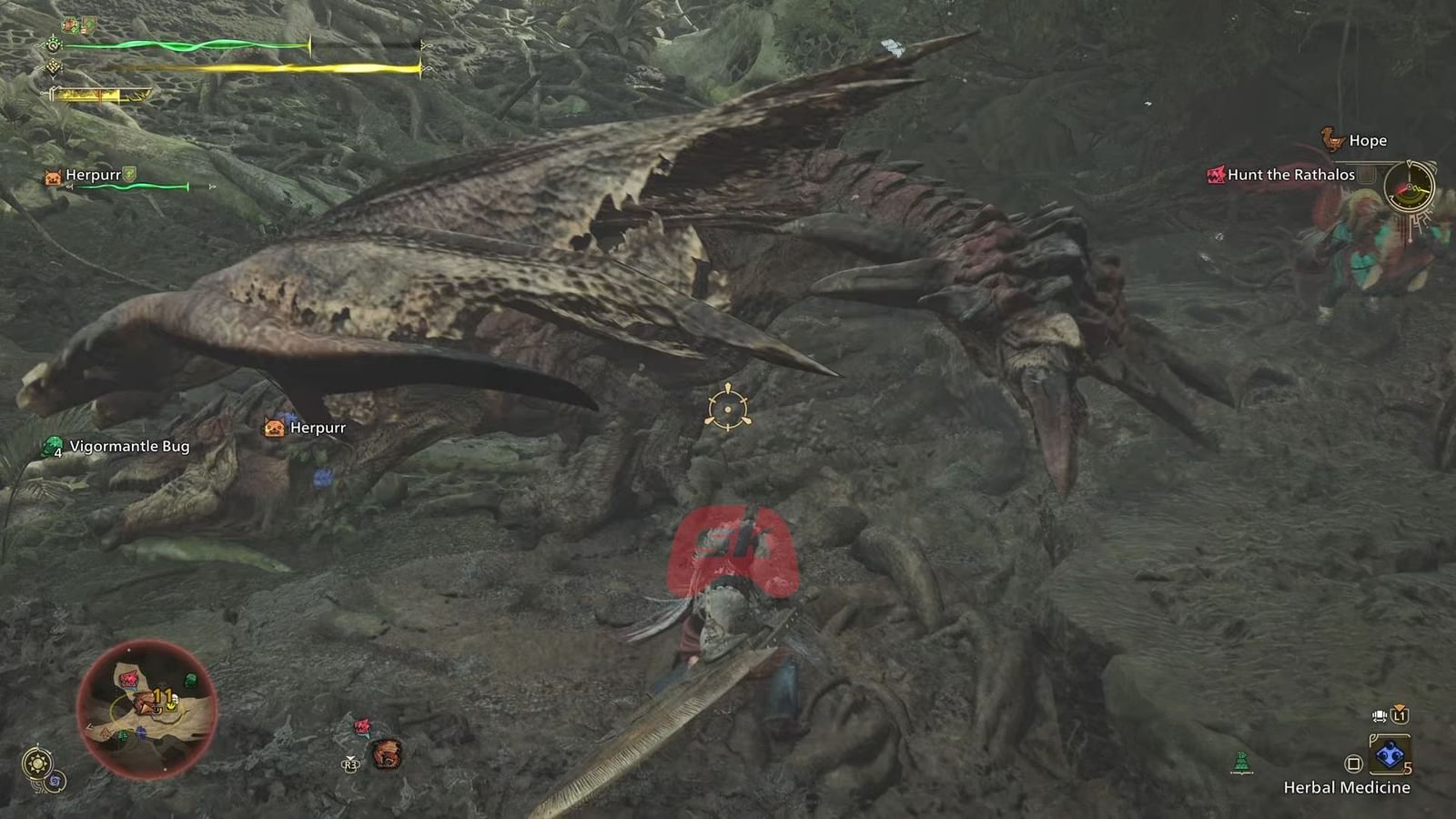Click the slinger ammo icon beside the L1 prompt
Screen dimensions: 1456x819
[x=1380, y=715]
